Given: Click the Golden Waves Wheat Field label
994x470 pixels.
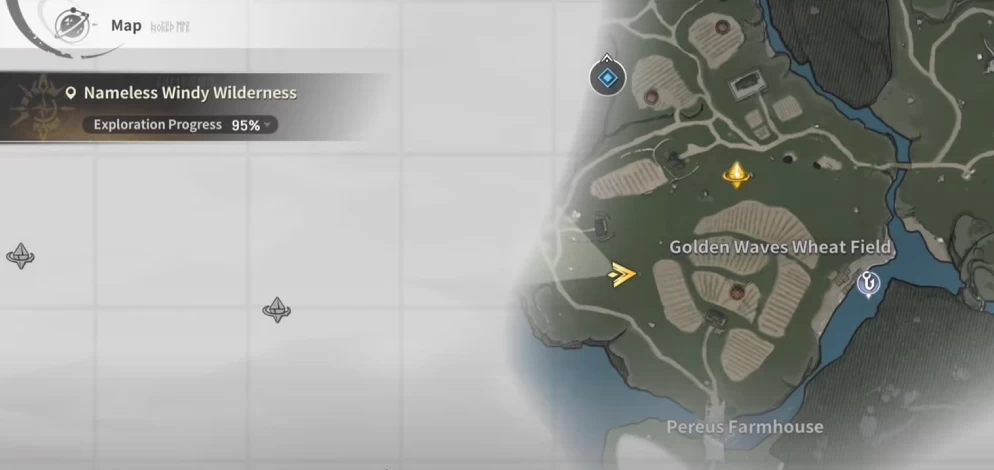Looking at the screenshot, I should [780, 247].
